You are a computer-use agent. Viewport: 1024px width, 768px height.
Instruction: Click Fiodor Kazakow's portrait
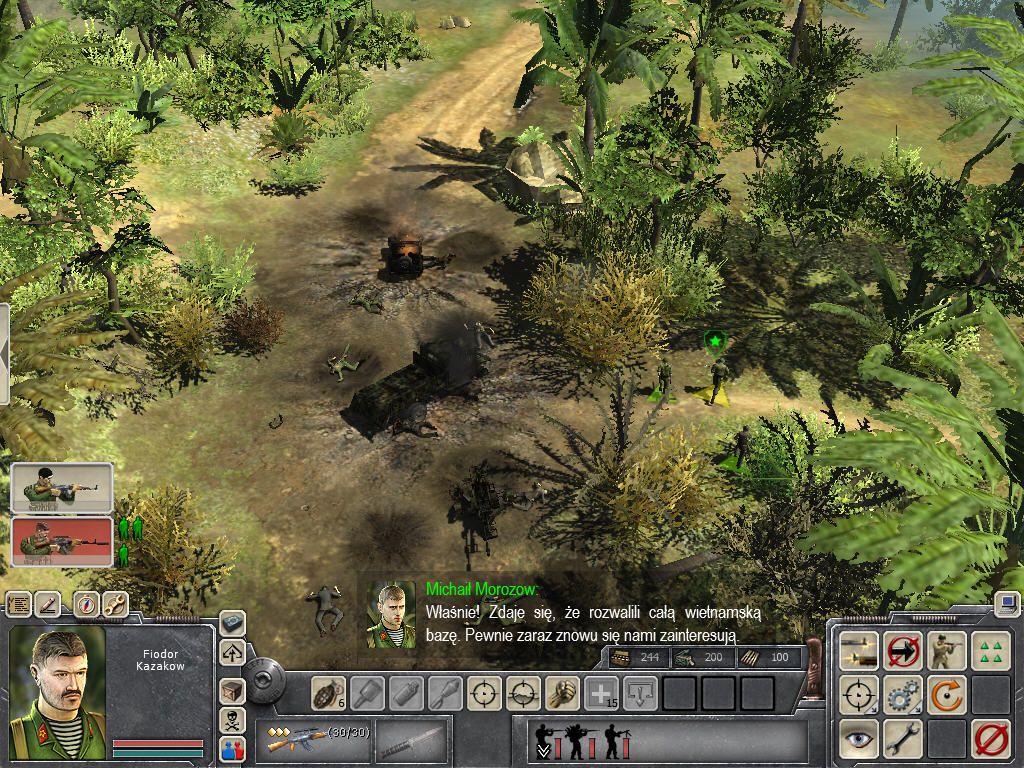pos(57,692)
